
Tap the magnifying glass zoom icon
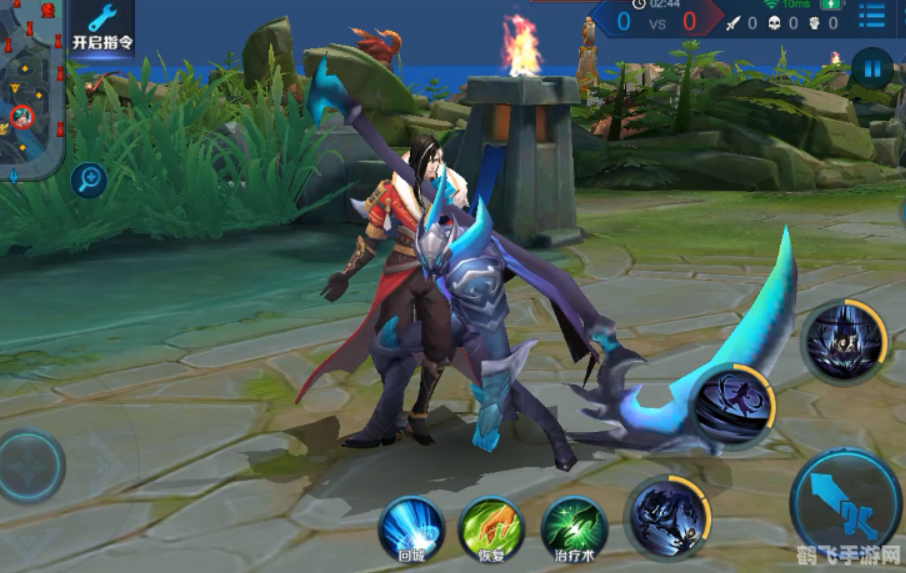[89, 180]
